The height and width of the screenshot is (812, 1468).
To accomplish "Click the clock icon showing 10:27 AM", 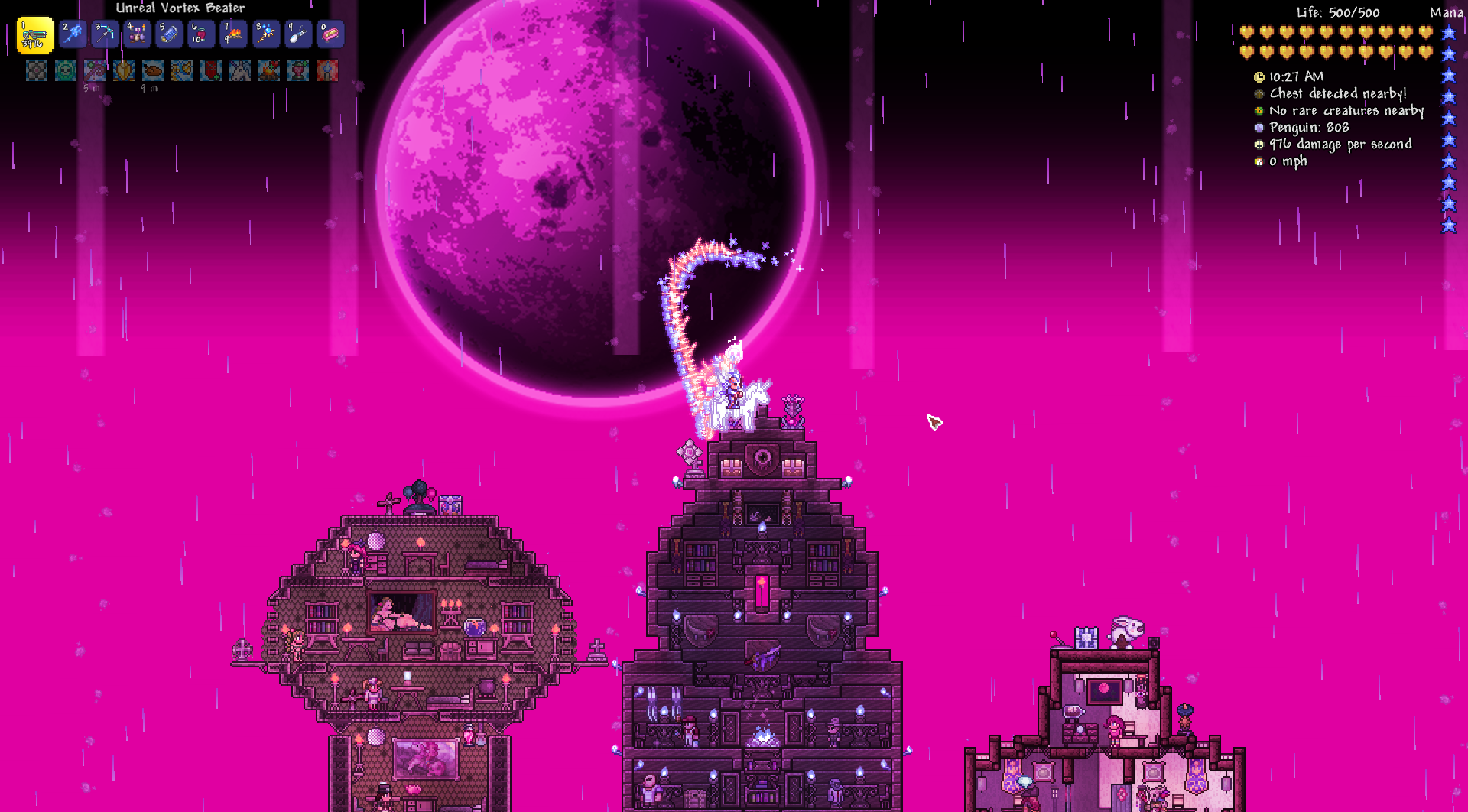I will point(1259,76).
